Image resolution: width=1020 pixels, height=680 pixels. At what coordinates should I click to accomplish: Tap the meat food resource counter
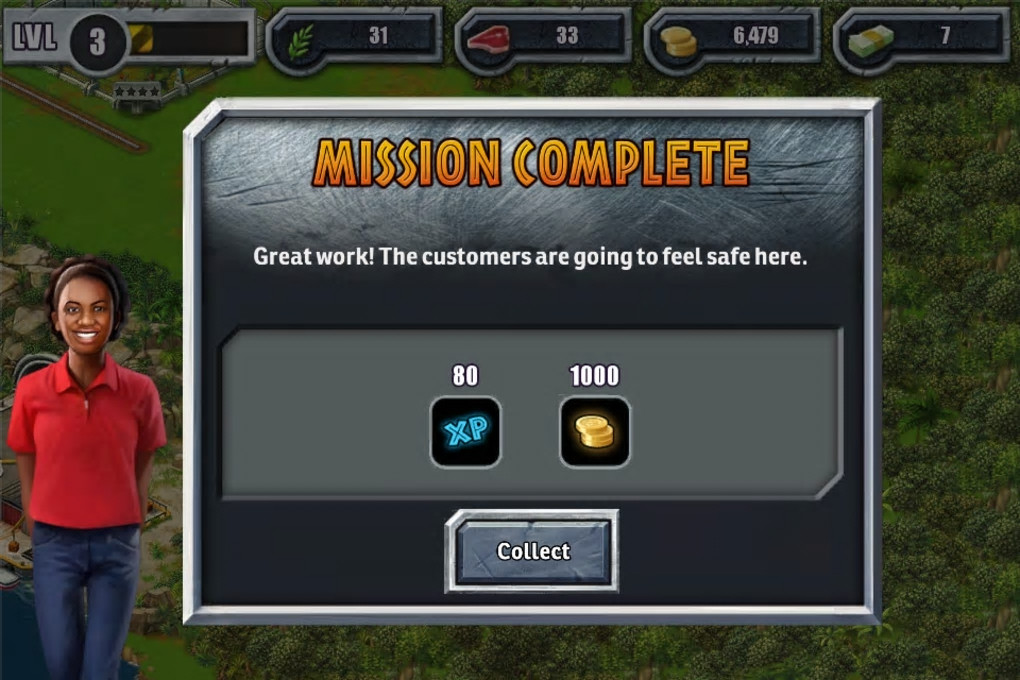[544, 38]
